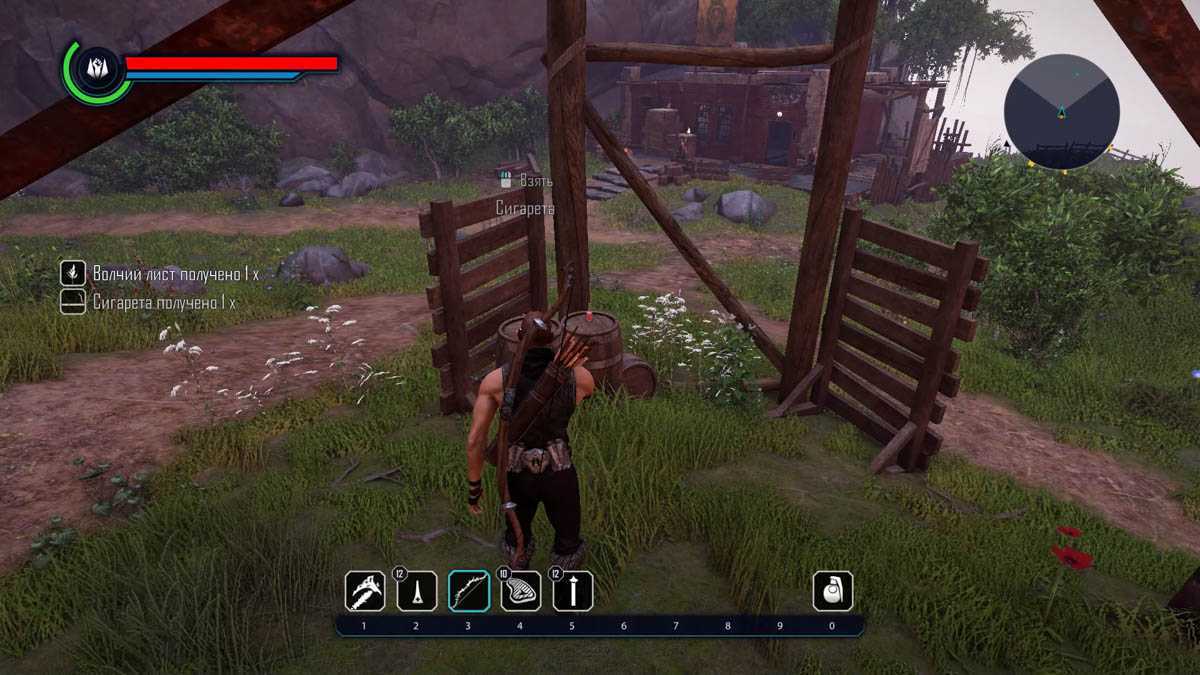Select the grenade in the last hotbar slot
This screenshot has width=1200, height=675.
click(x=833, y=591)
